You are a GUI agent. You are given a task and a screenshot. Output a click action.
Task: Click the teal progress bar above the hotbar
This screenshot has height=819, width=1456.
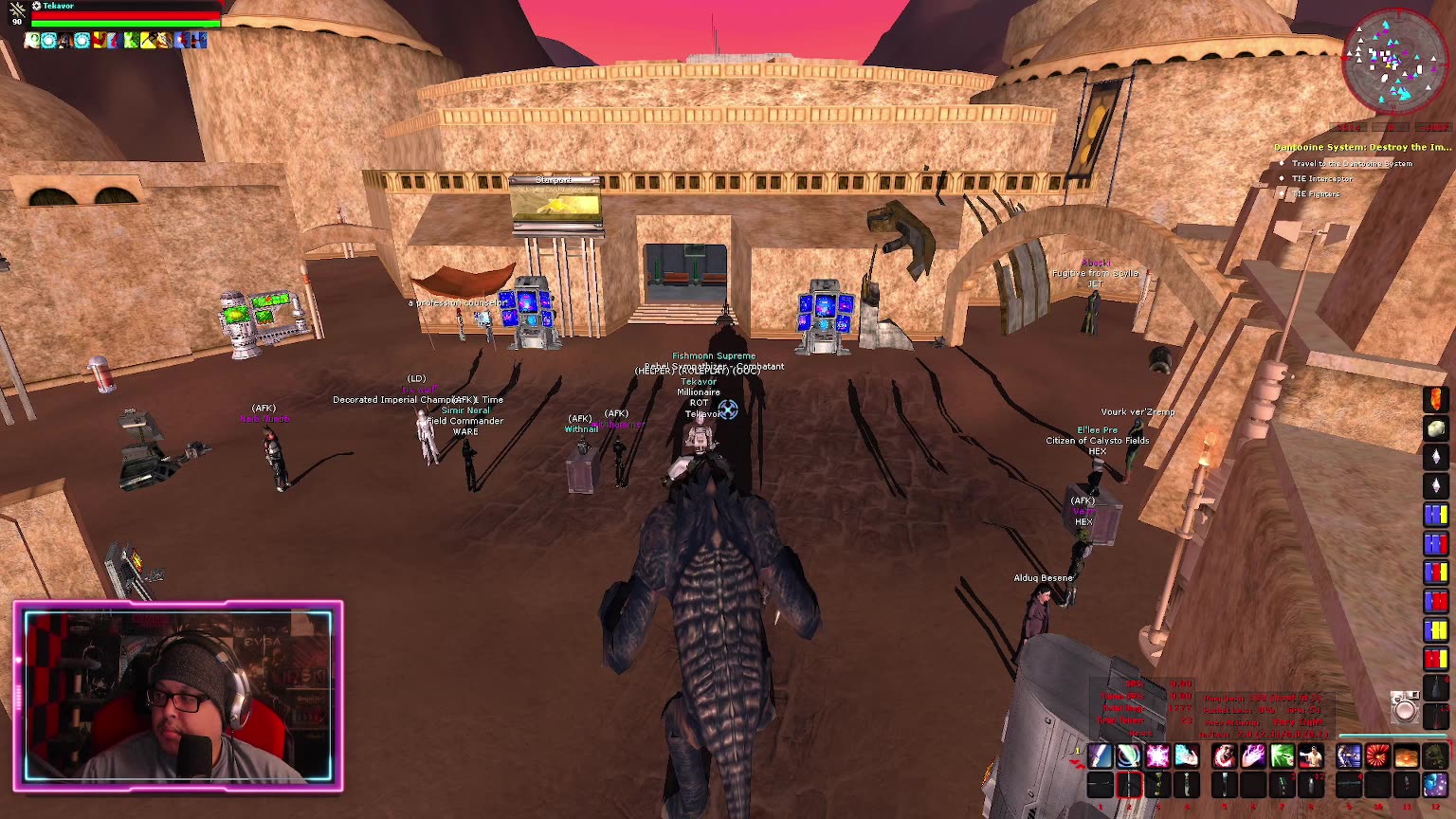click(1393, 734)
